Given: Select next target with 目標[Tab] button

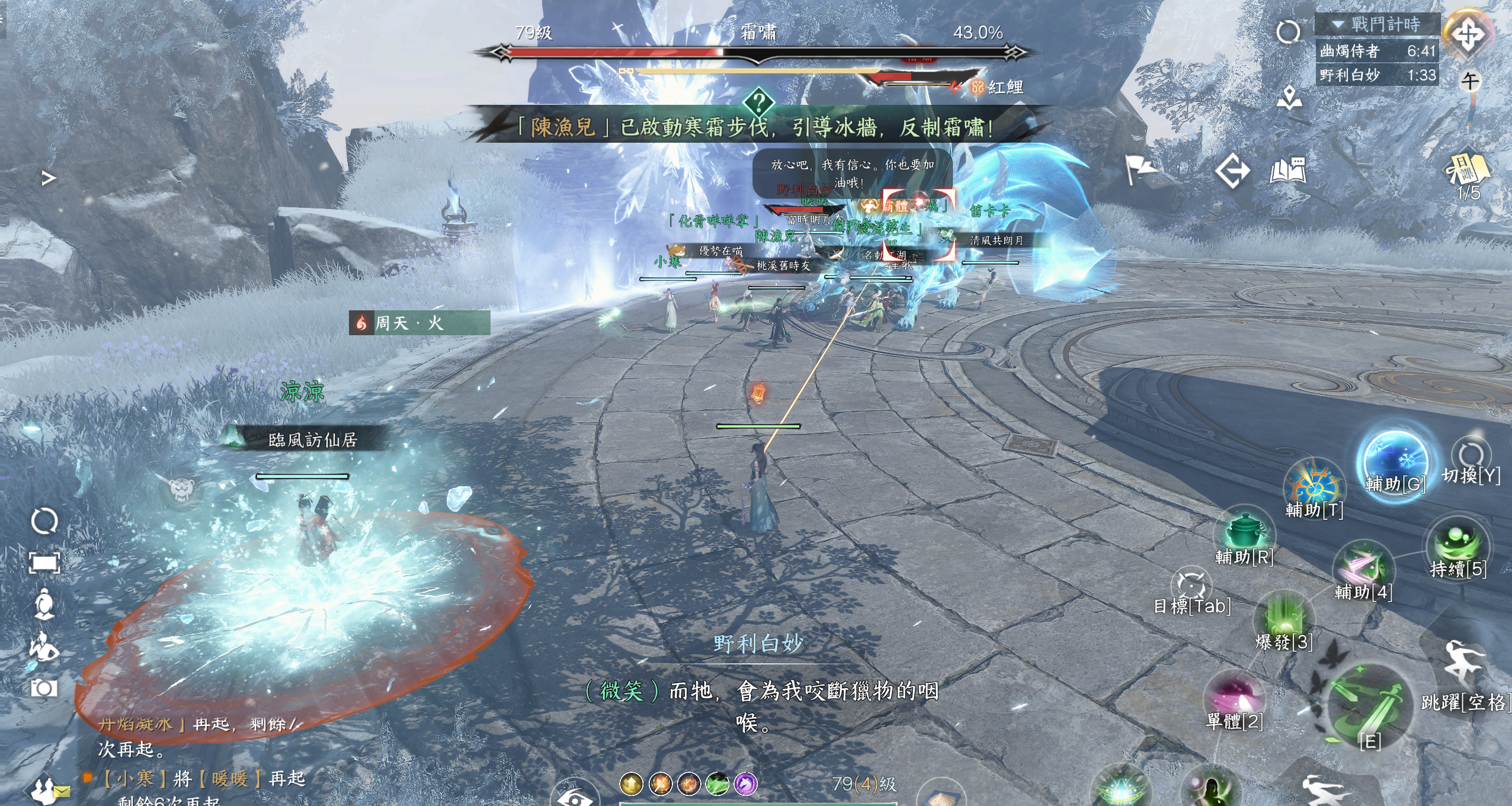Looking at the screenshot, I should tap(1191, 586).
